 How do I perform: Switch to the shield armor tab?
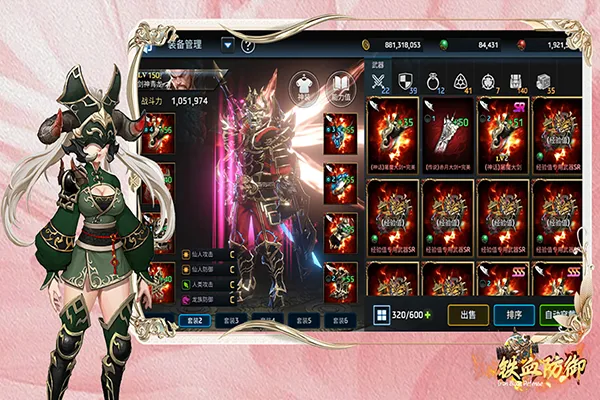click(406, 82)
